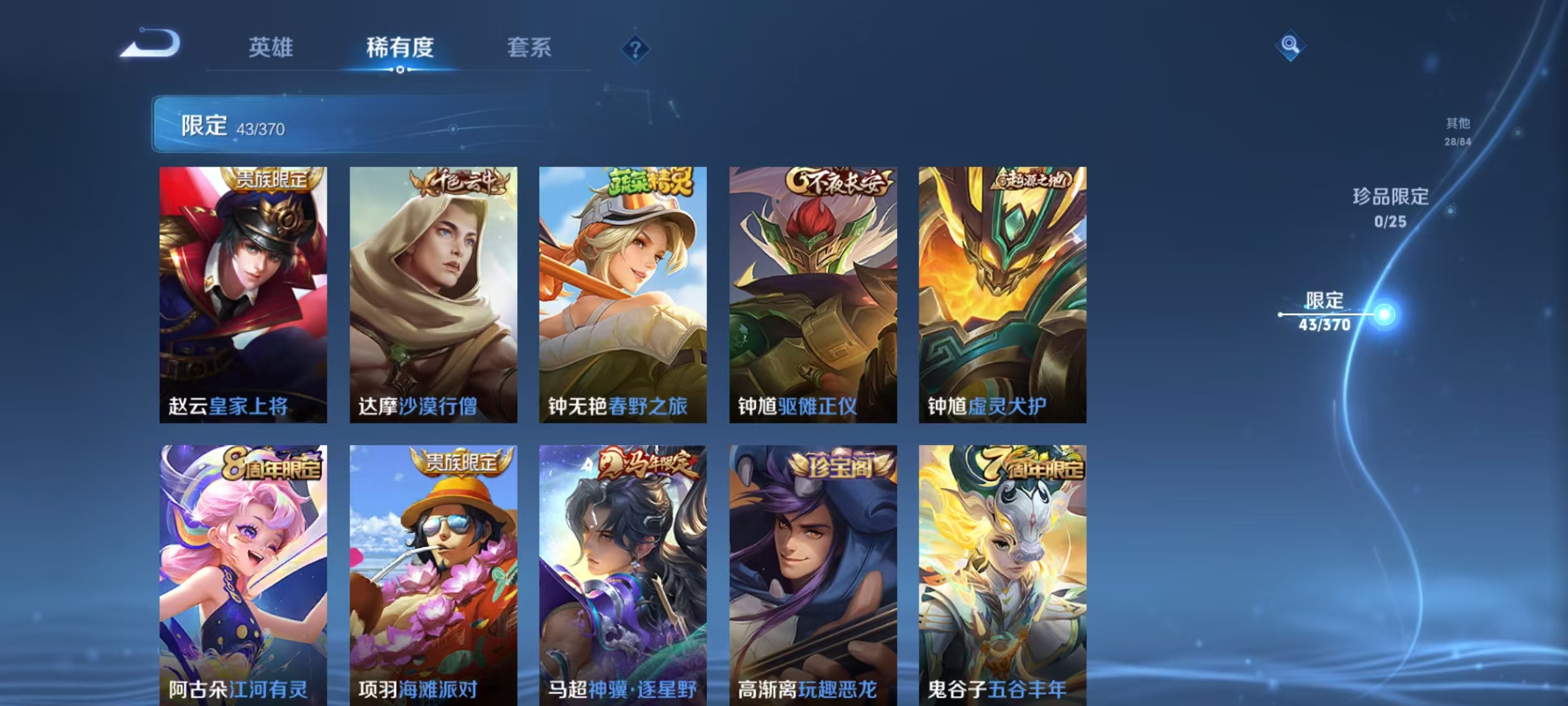
Task: Select the 赵云皇家上将 skin card
Action: point(243,294)
